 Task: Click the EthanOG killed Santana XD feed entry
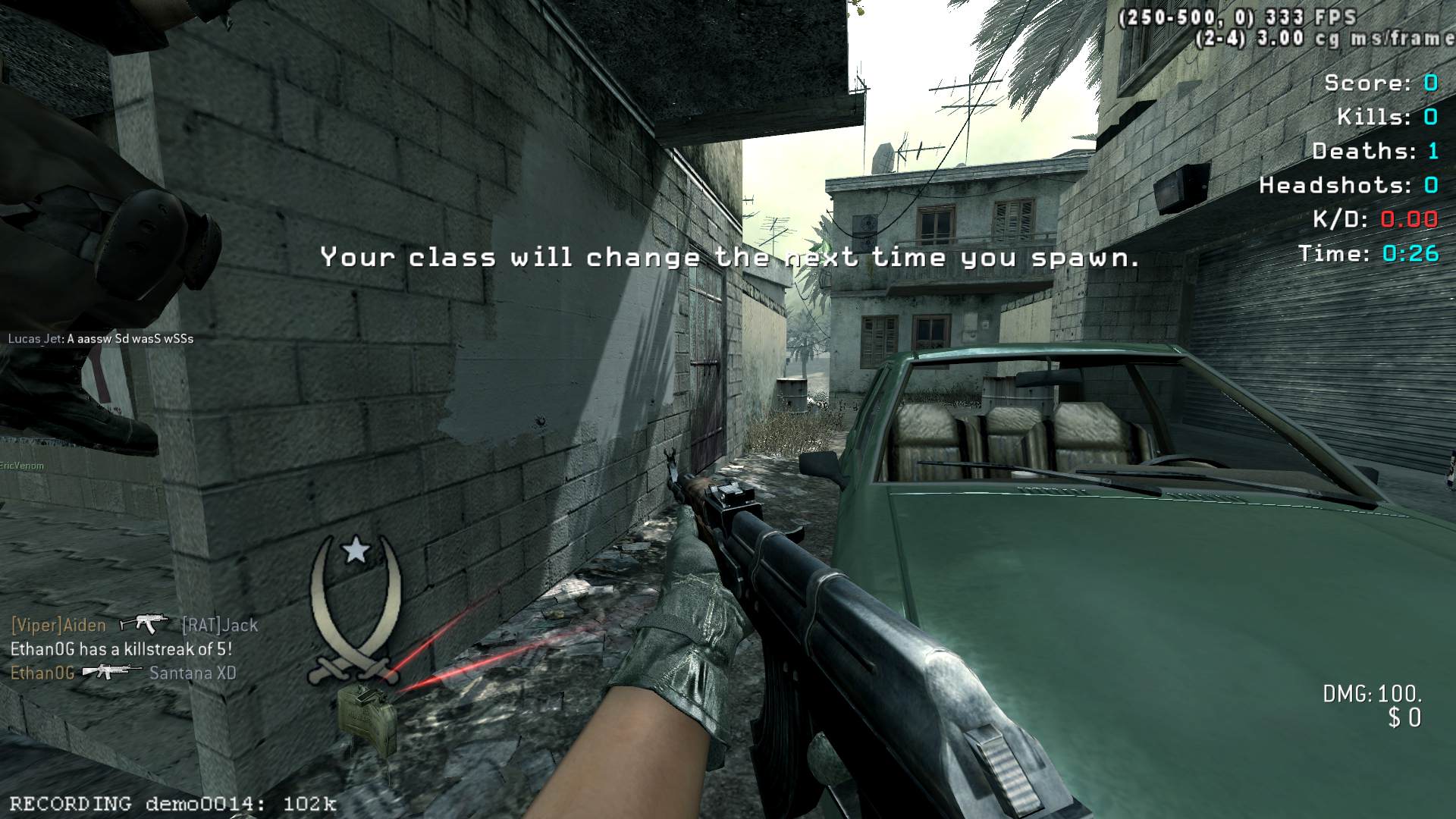[124, 673]
